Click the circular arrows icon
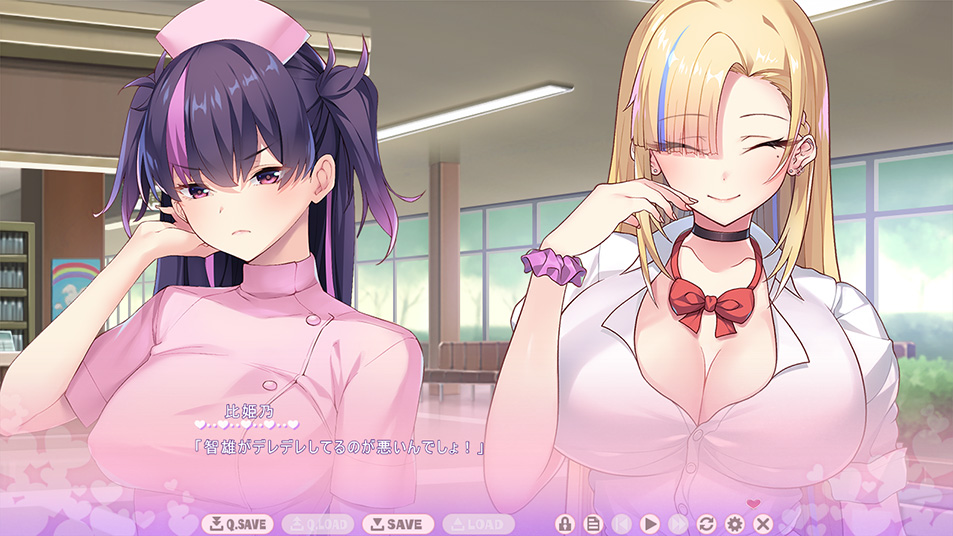 706,524
